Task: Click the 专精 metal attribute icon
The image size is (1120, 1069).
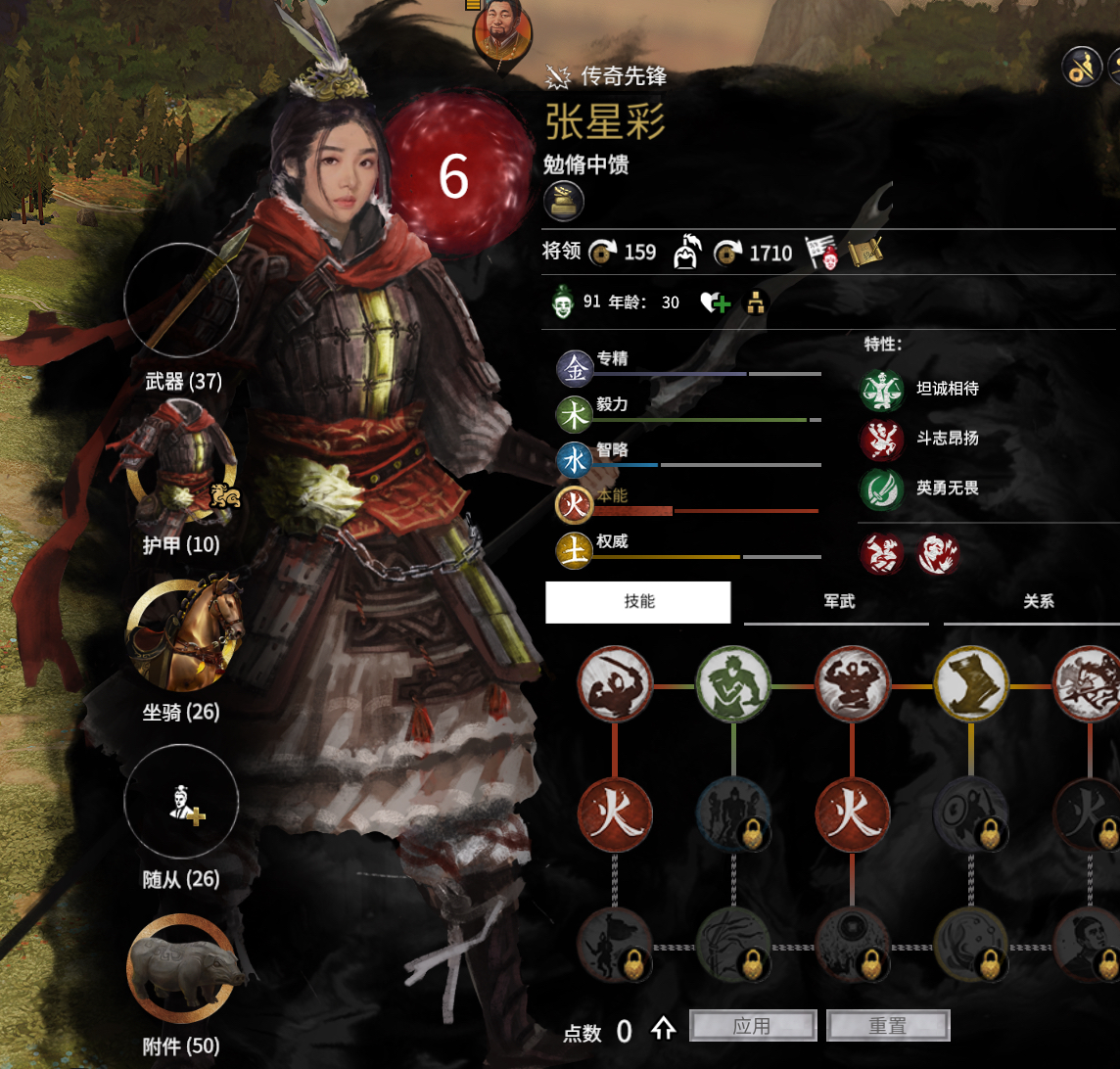Action: click(575, 368)
